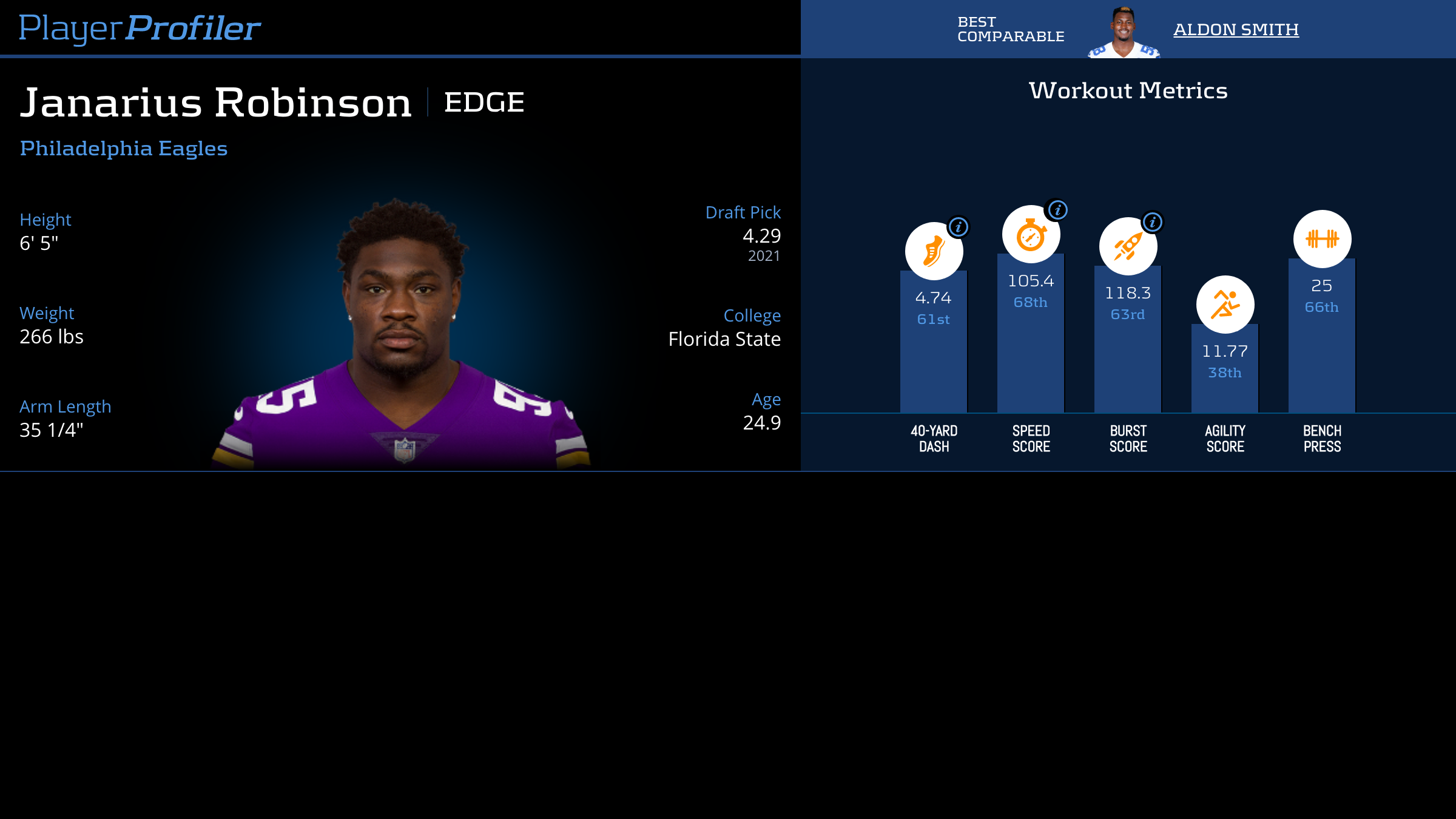Show info for the Burst Score metric

coord(1153,222)
